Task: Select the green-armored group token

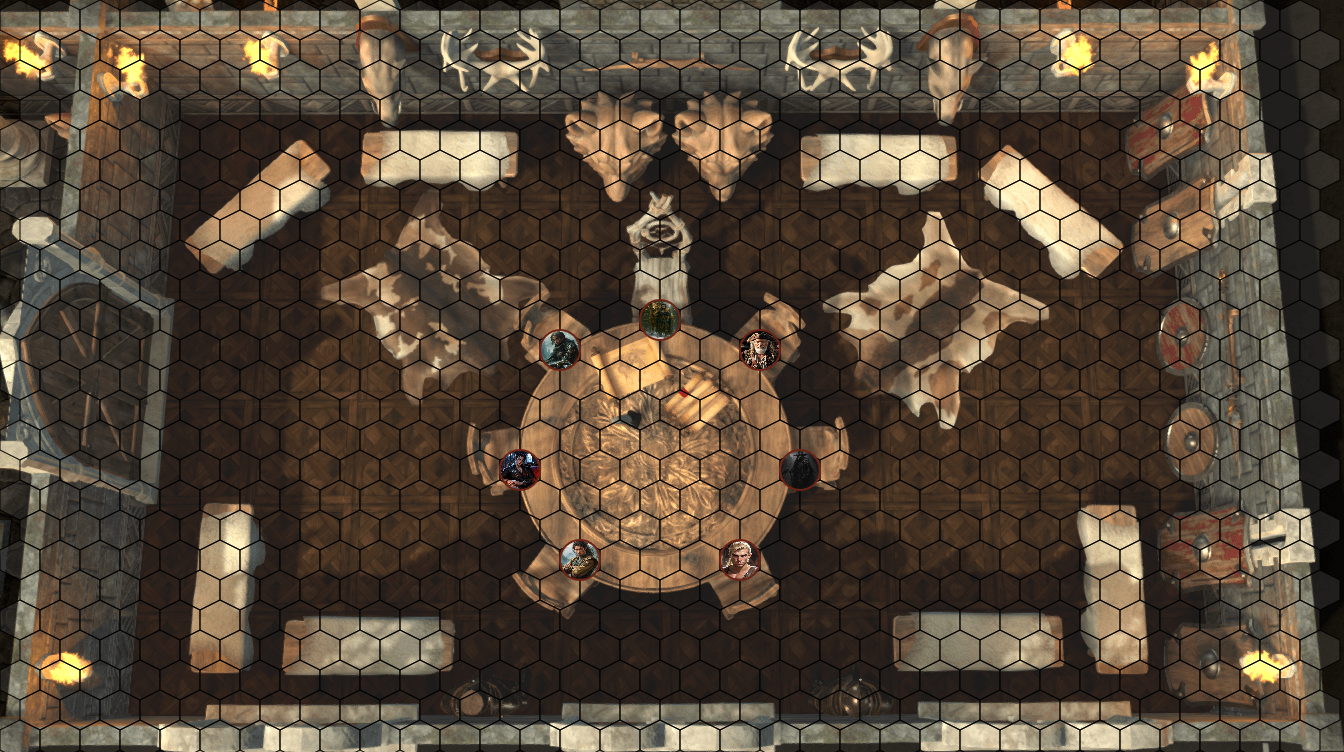Action: point(659,320)
